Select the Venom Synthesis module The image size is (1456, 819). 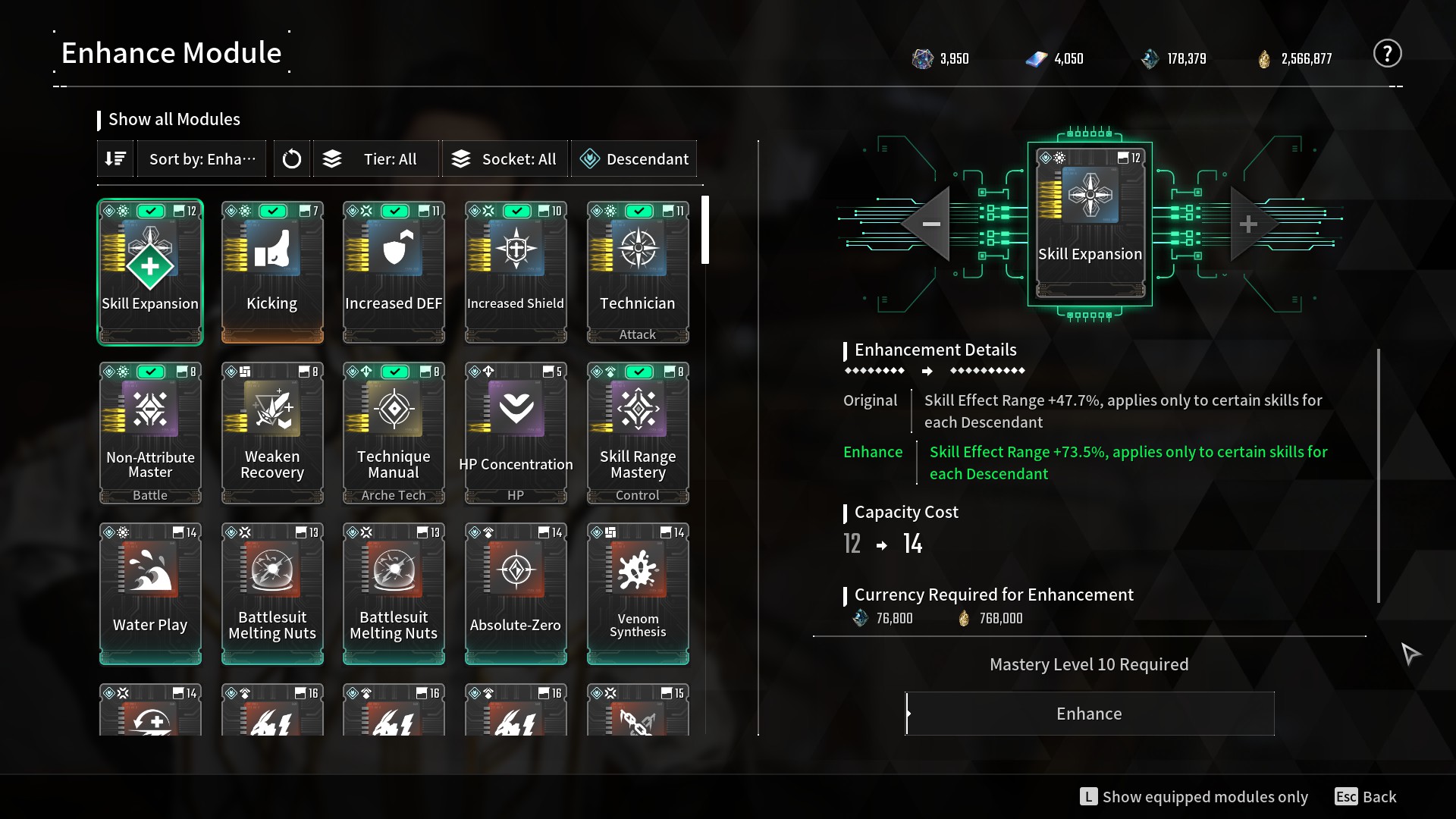tap(638, 593)
